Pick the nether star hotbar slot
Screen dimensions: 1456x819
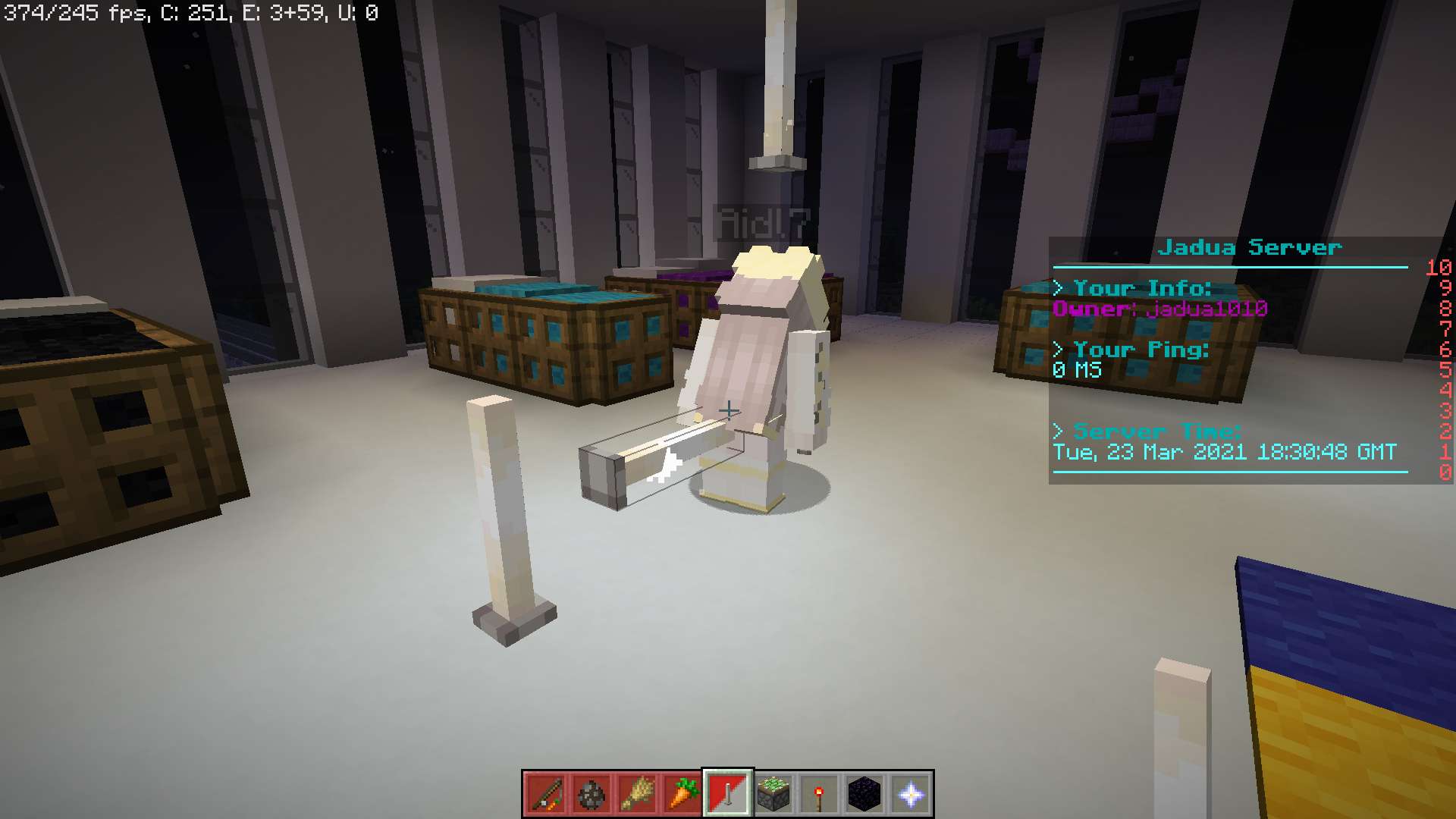[x=910, y=794]
